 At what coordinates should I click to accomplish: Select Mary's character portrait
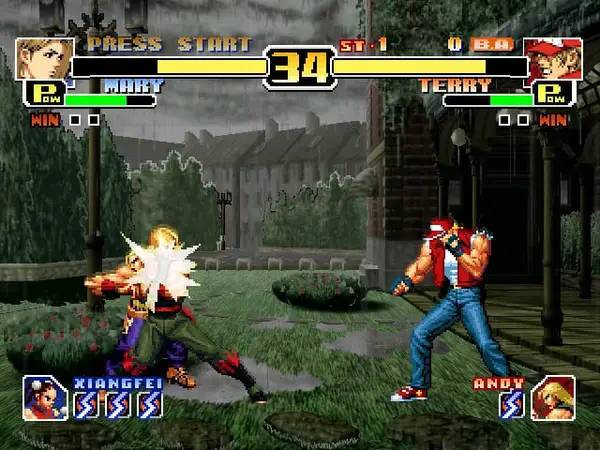coord(44,58)
